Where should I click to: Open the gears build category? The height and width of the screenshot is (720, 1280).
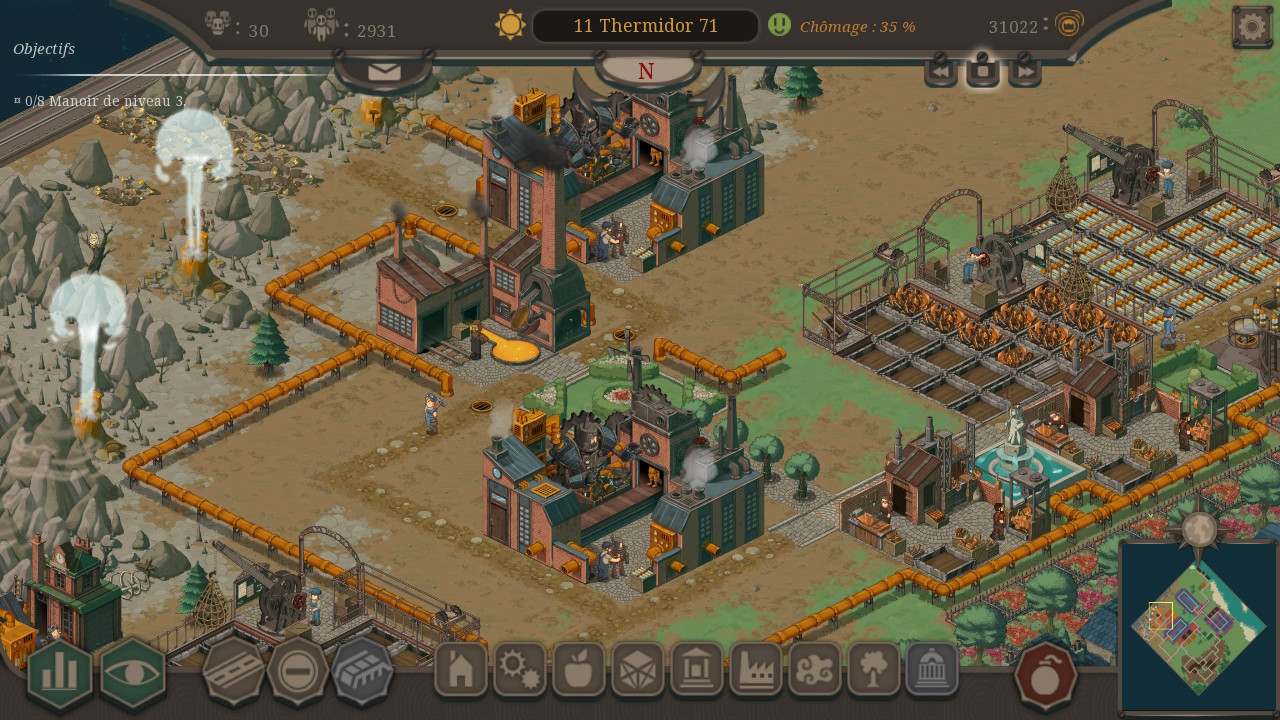click(520, 669)
